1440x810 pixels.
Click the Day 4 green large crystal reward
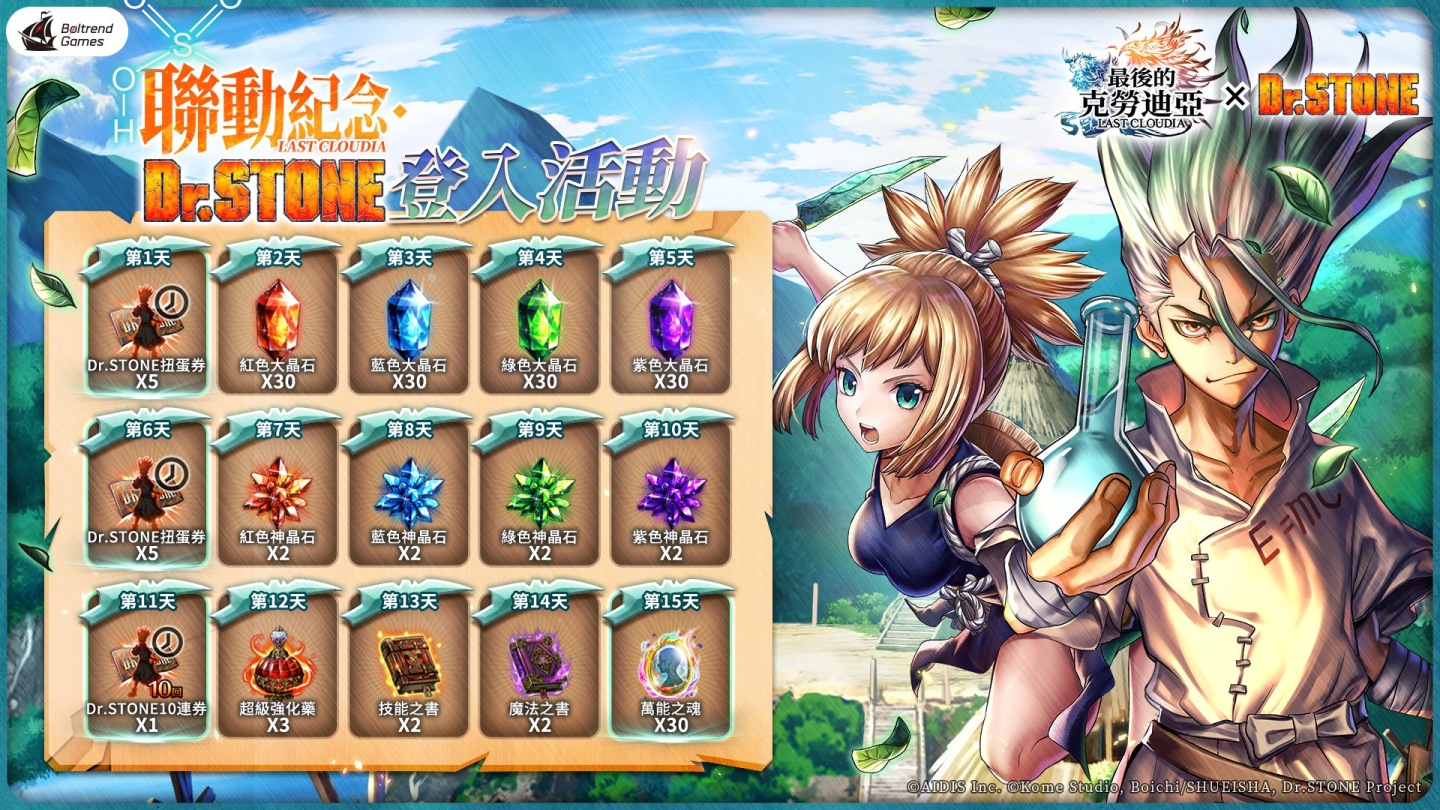(x=540, y=321)
